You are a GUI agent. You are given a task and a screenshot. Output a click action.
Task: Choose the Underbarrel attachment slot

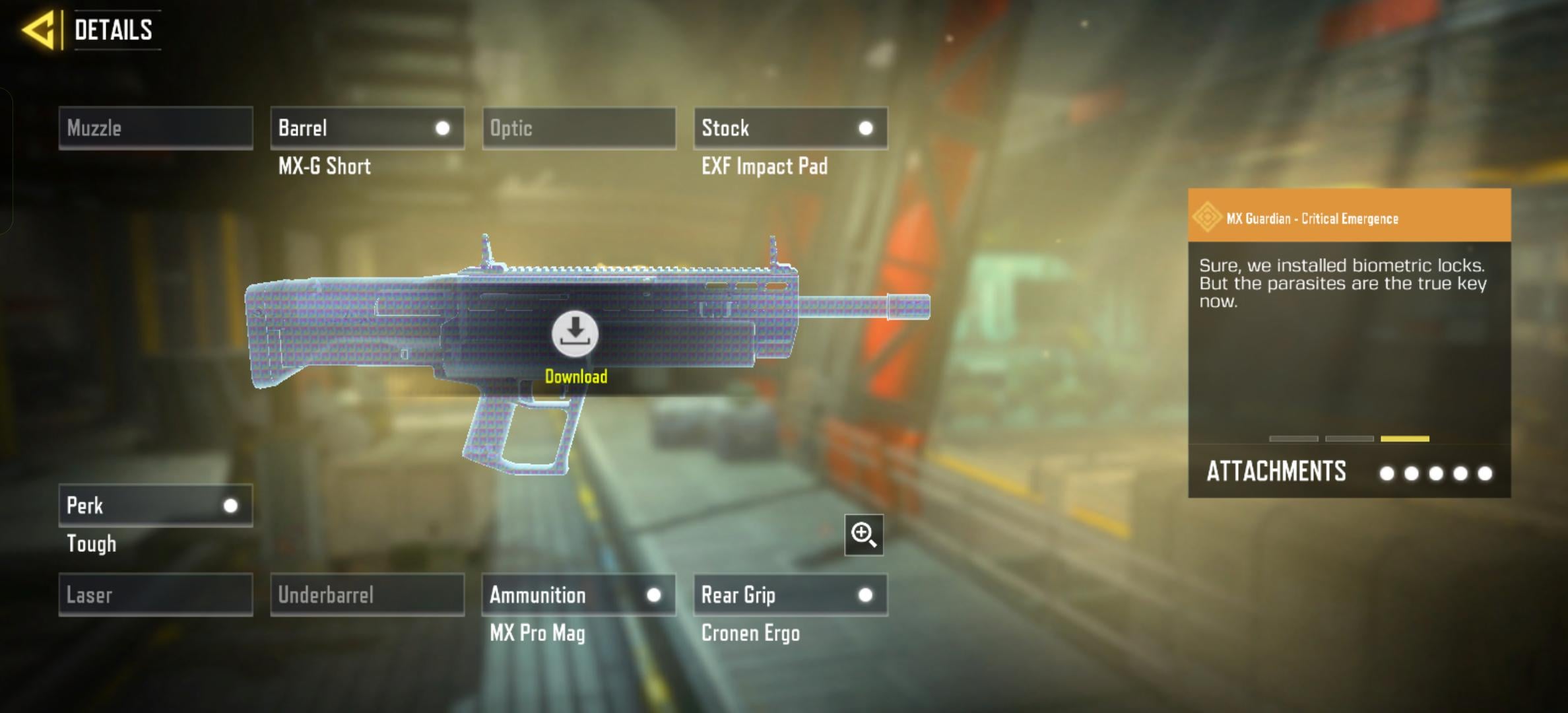[367, 595]
